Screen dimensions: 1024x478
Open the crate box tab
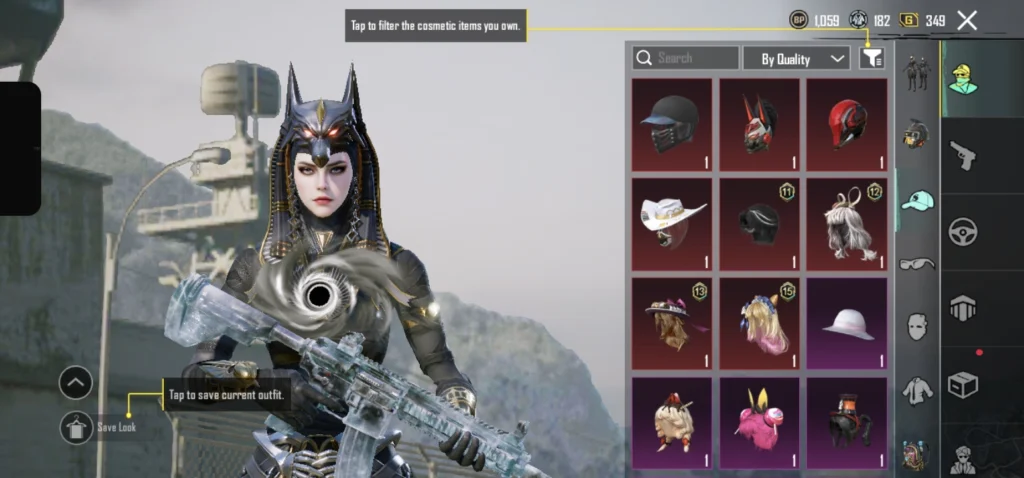click(x=963, y=384)
